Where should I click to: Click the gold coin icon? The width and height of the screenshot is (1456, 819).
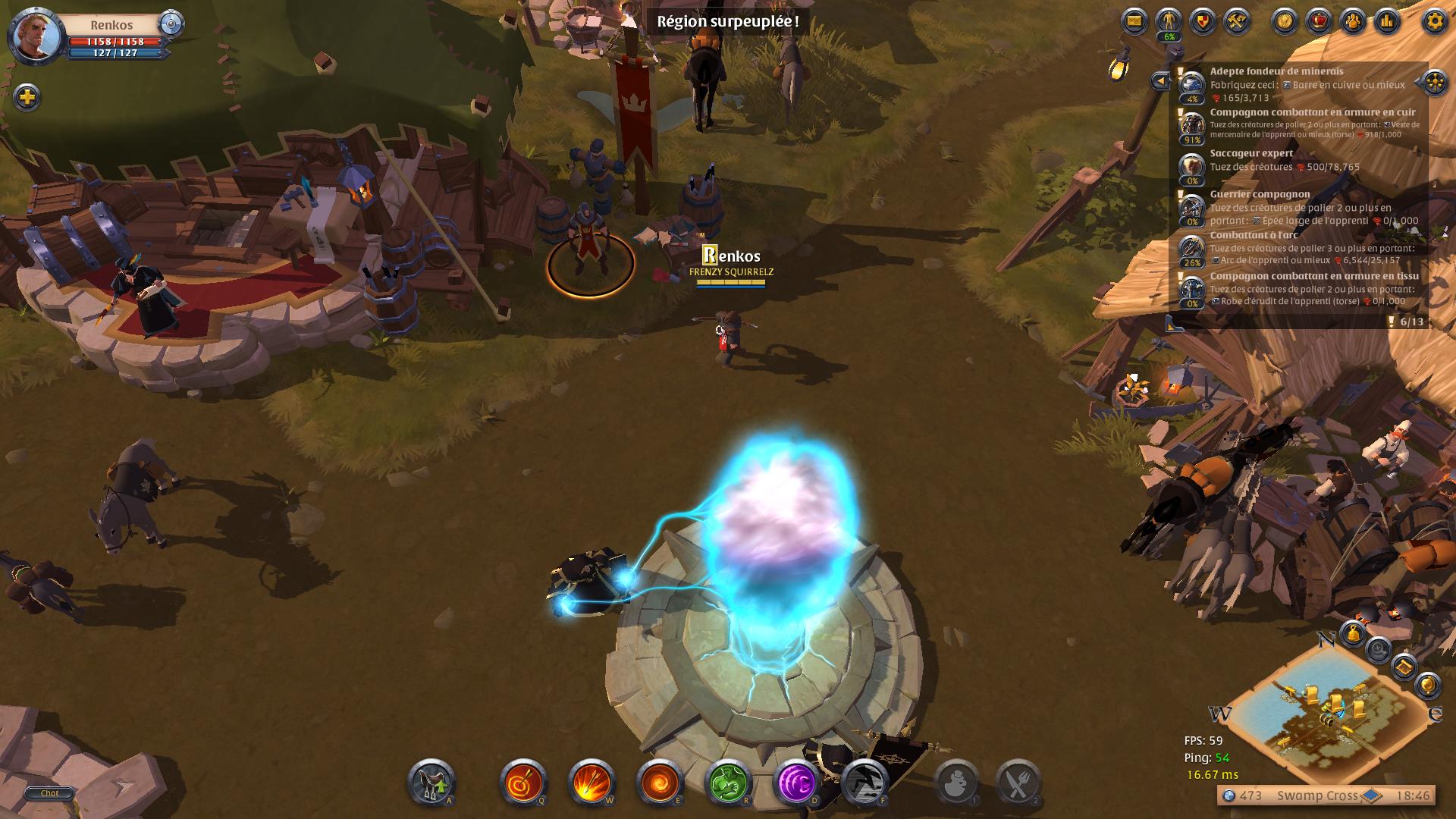[x=1285, y=20]
